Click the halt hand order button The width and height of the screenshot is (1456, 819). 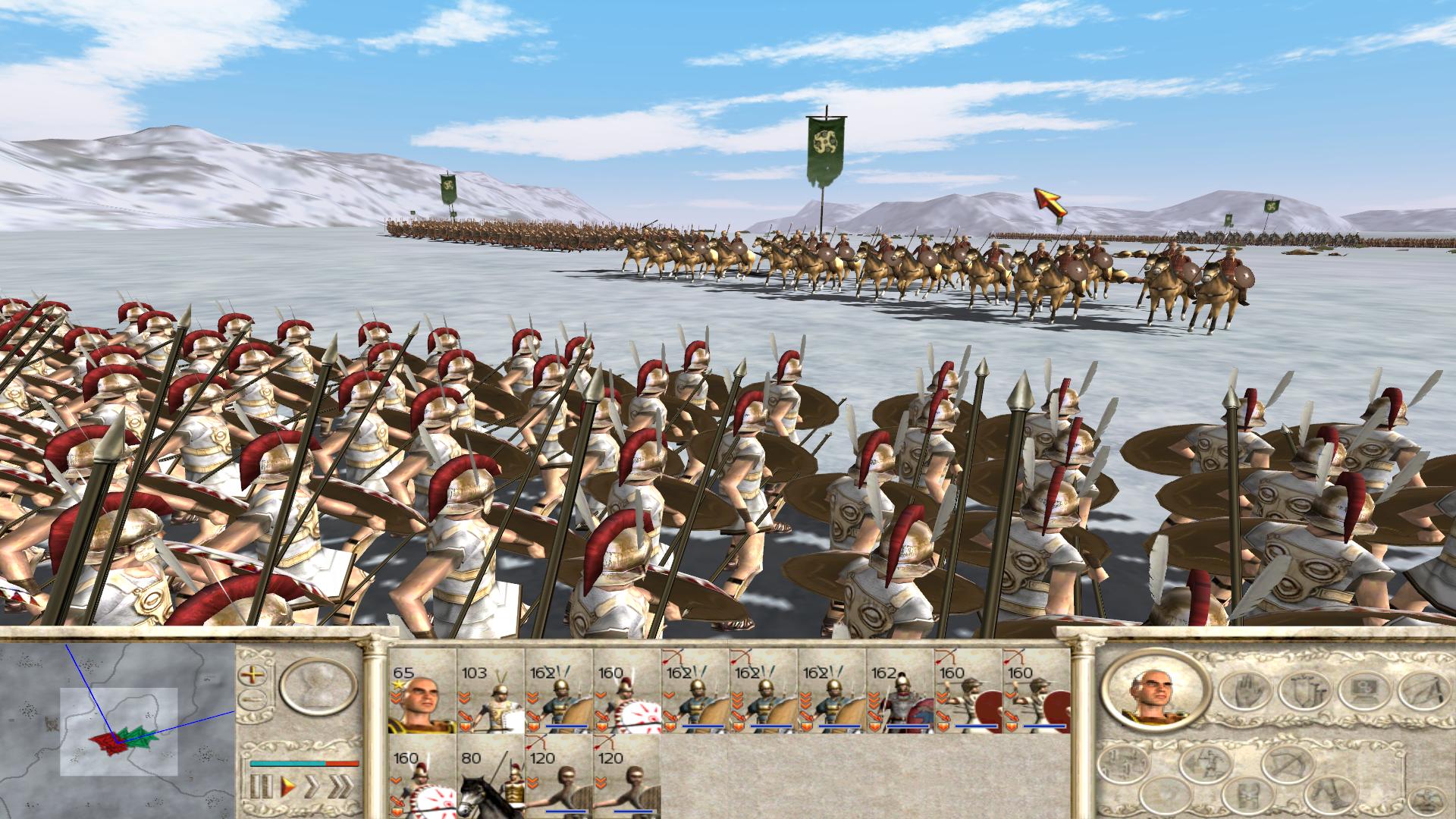tap(1244, 691)
